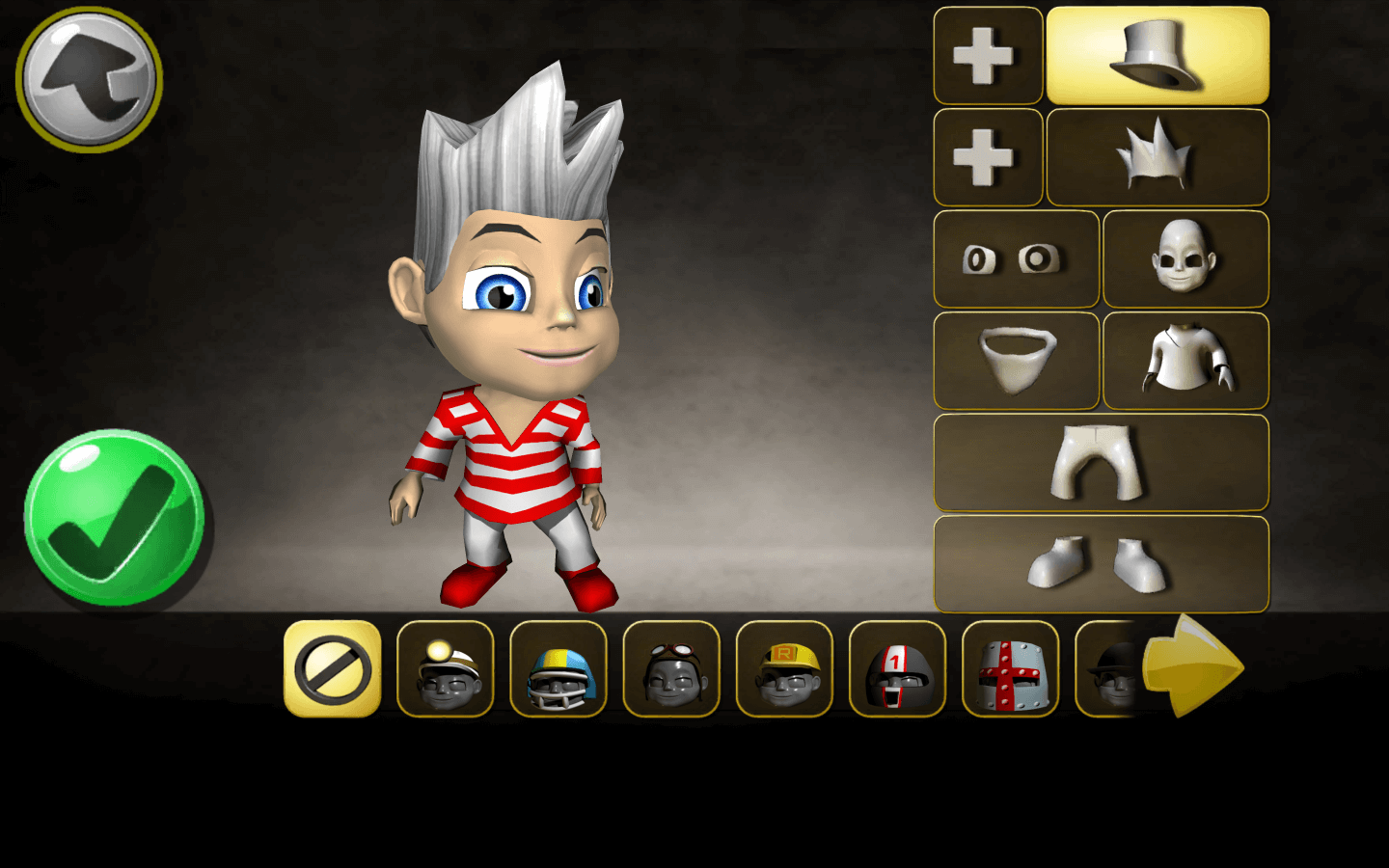Show more hats with the yellow arrow
The image size is (1389, 868).
tap(1192, 666)
